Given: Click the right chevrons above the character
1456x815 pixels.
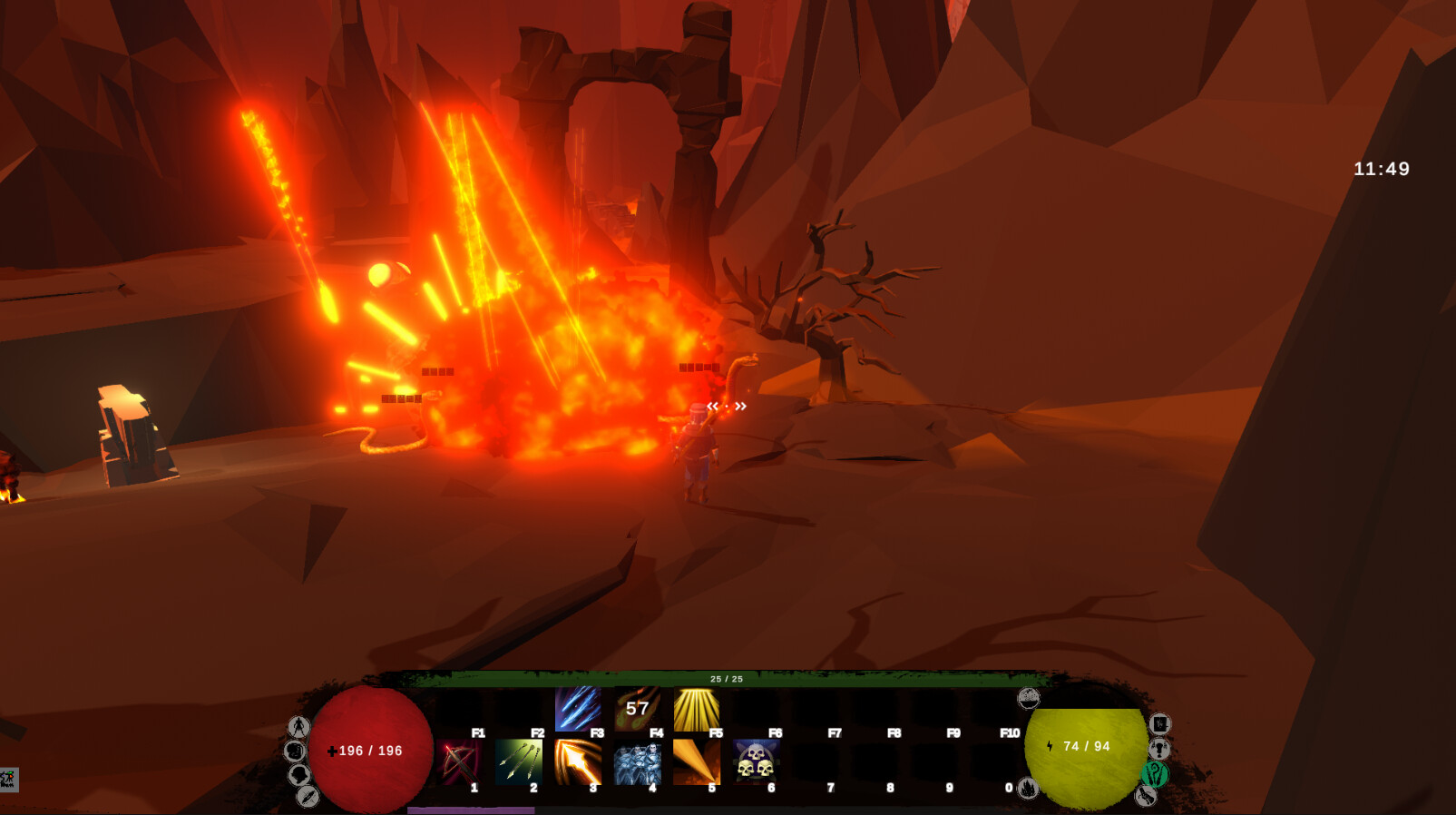Looking at the screenshot, I should 740,407.
